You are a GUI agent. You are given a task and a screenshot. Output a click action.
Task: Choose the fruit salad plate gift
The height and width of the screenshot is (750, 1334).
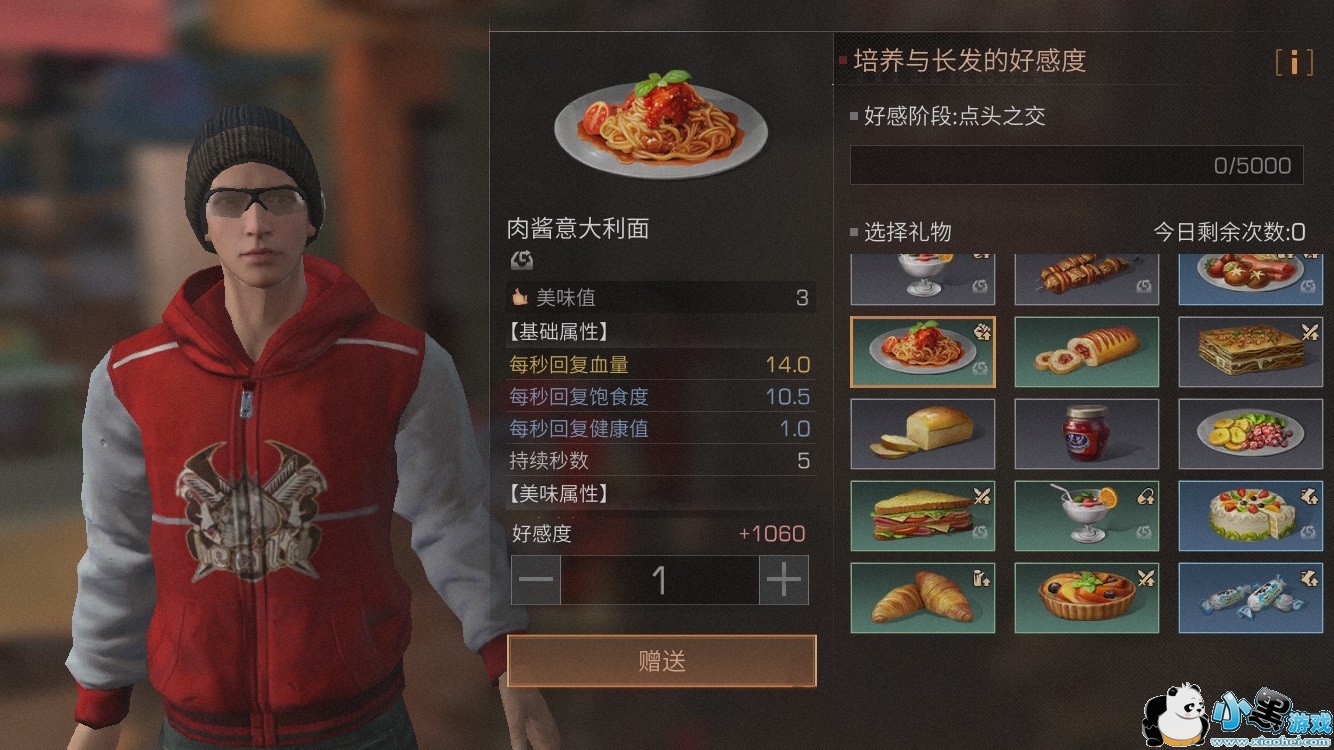pos(1251,434)
